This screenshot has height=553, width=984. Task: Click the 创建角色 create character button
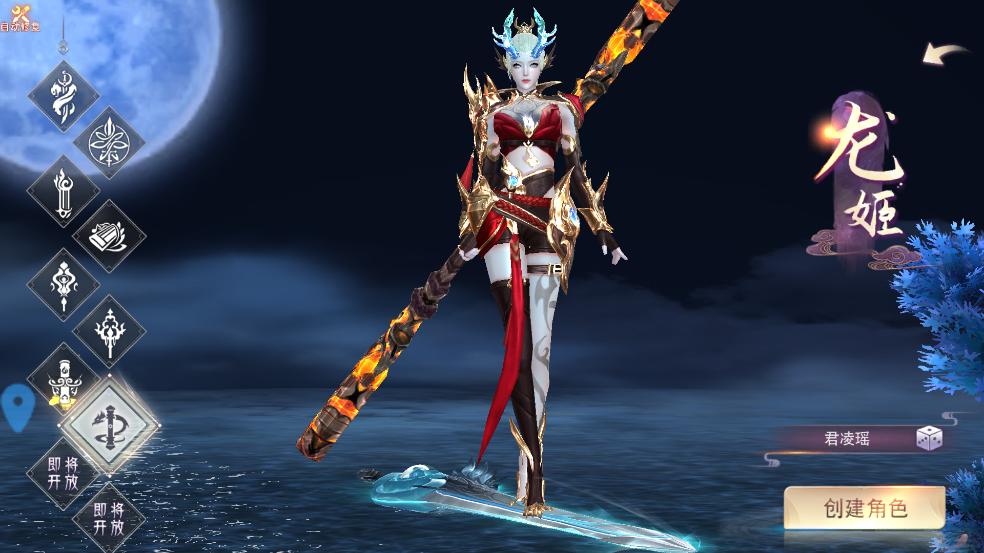pos(865,507)
